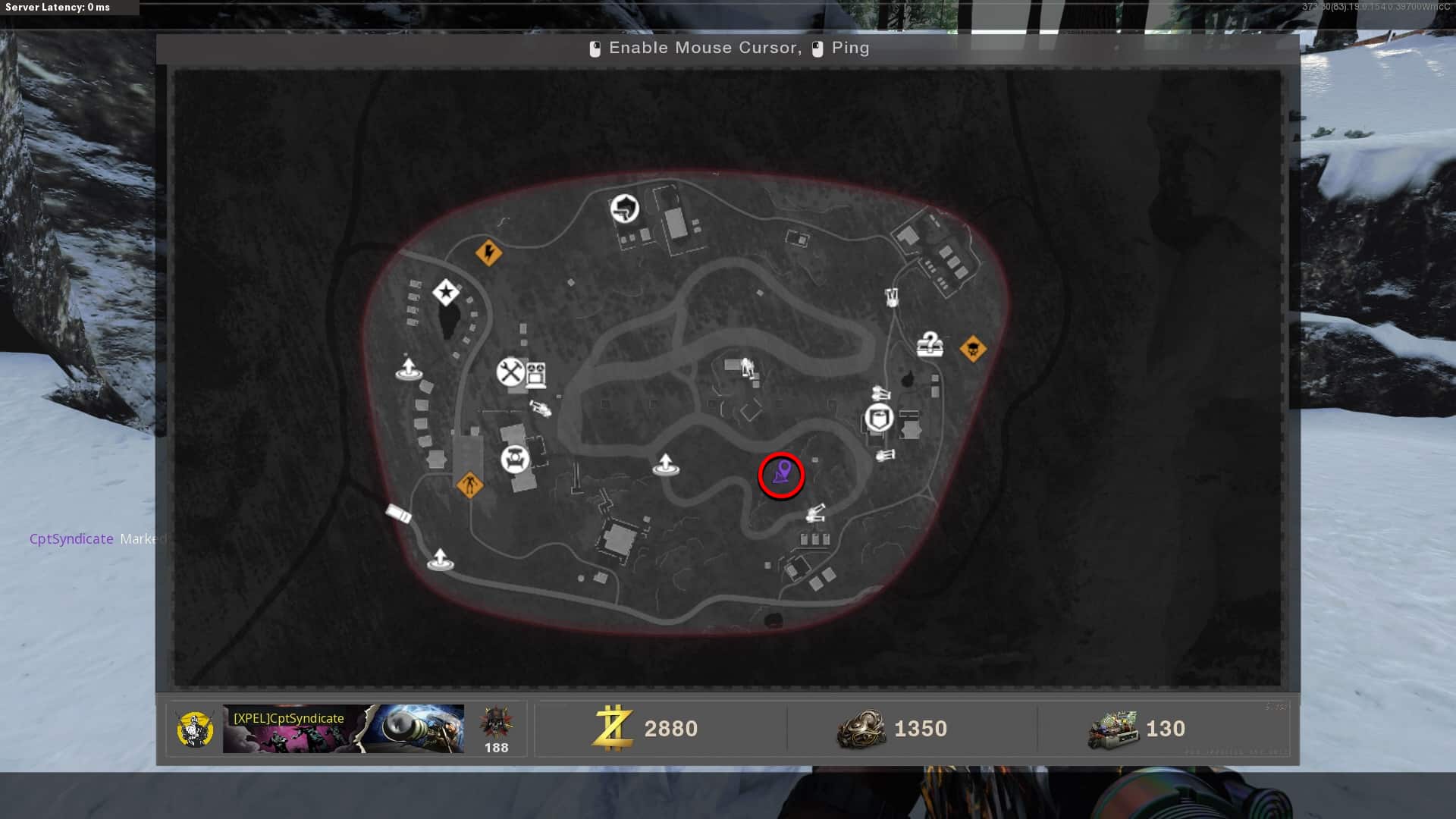Select the shield and gun icon
The height and width of the screenshot is (819, 1456).
point(625,209)
